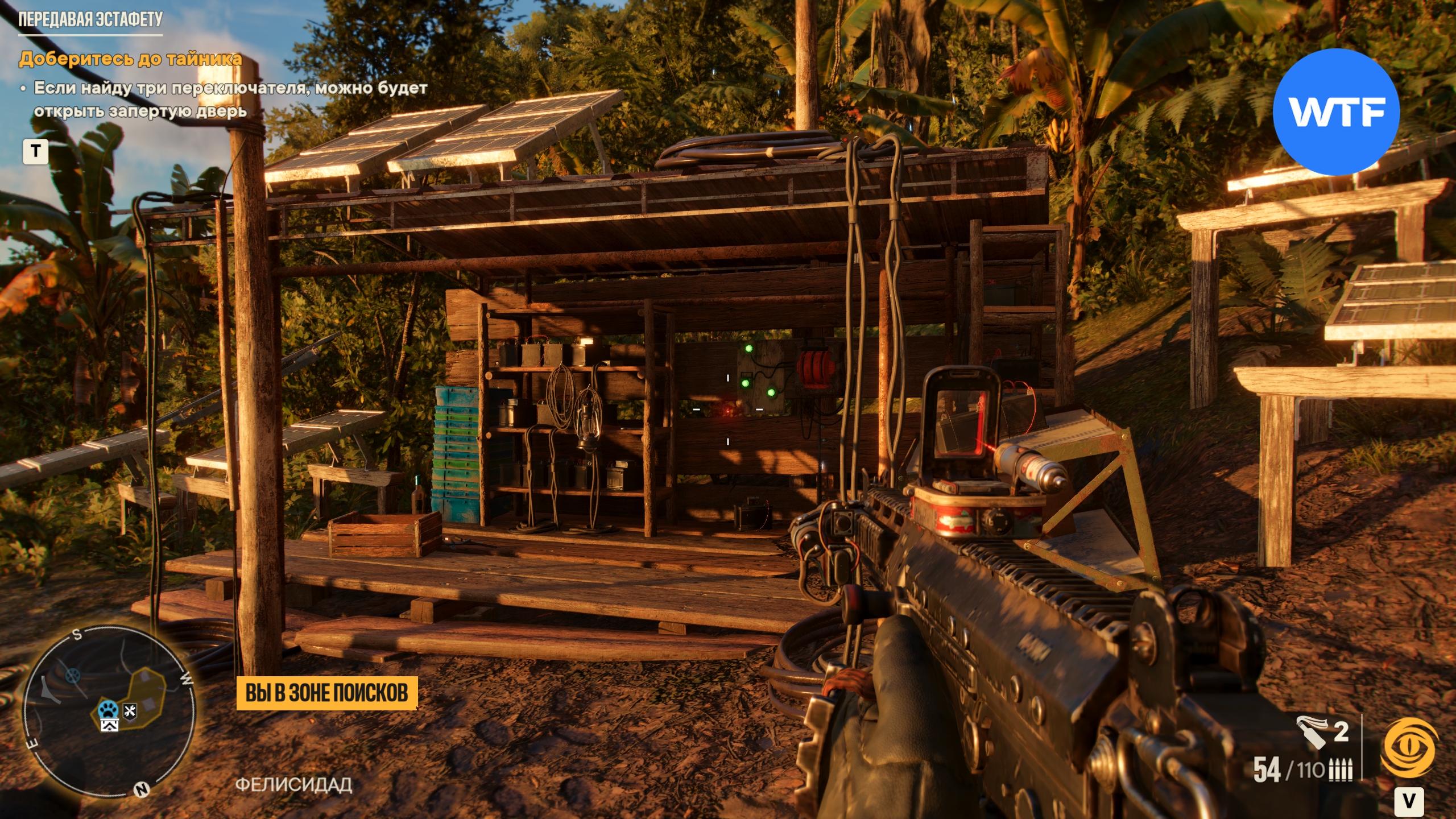This screenshot has height=819, width=1456.
Task: Select the "Доберитесь до тайника" objective
Action: tap(130, 59)
